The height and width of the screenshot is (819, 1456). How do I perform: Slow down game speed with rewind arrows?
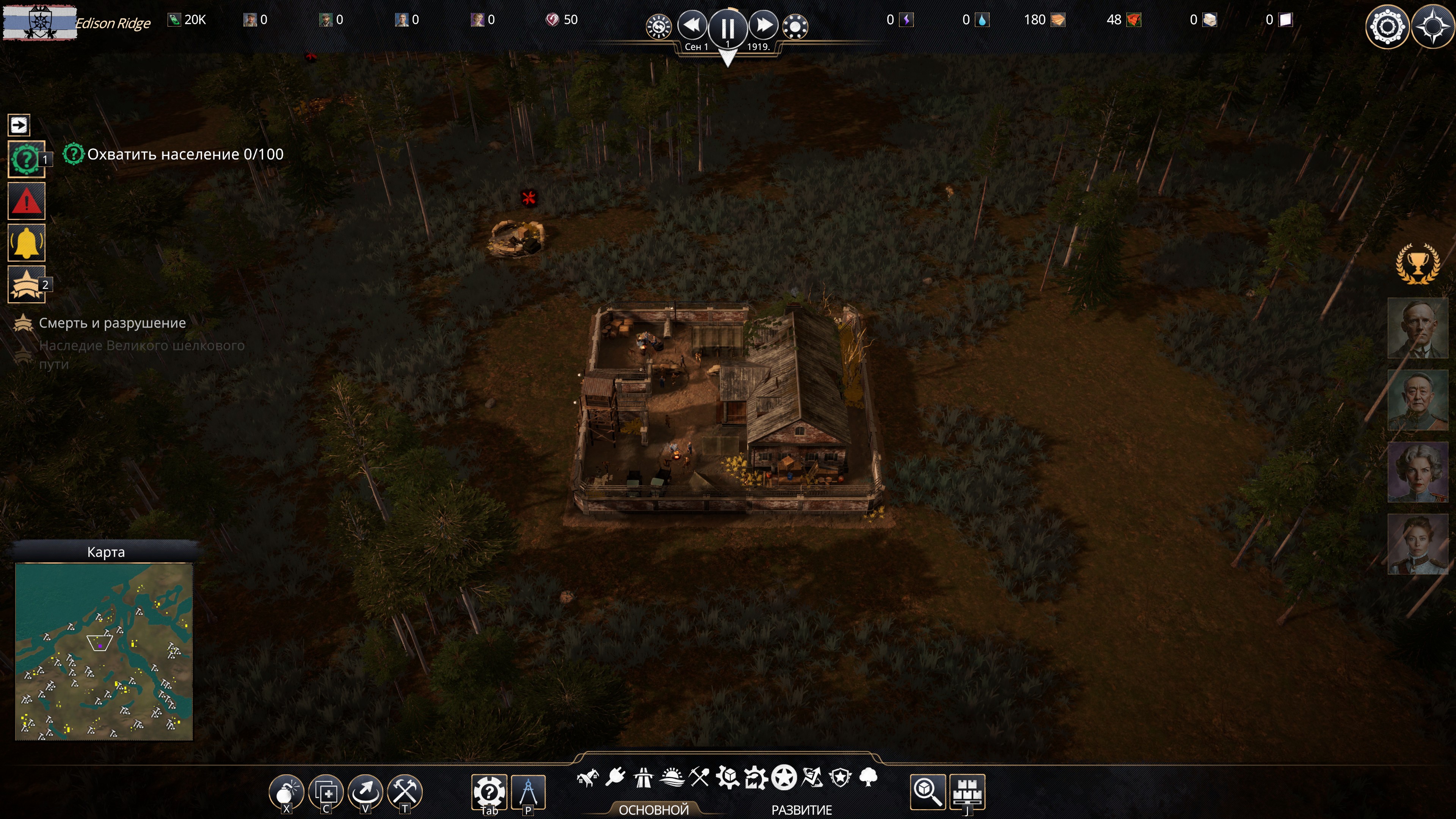(x=692, y=25)
